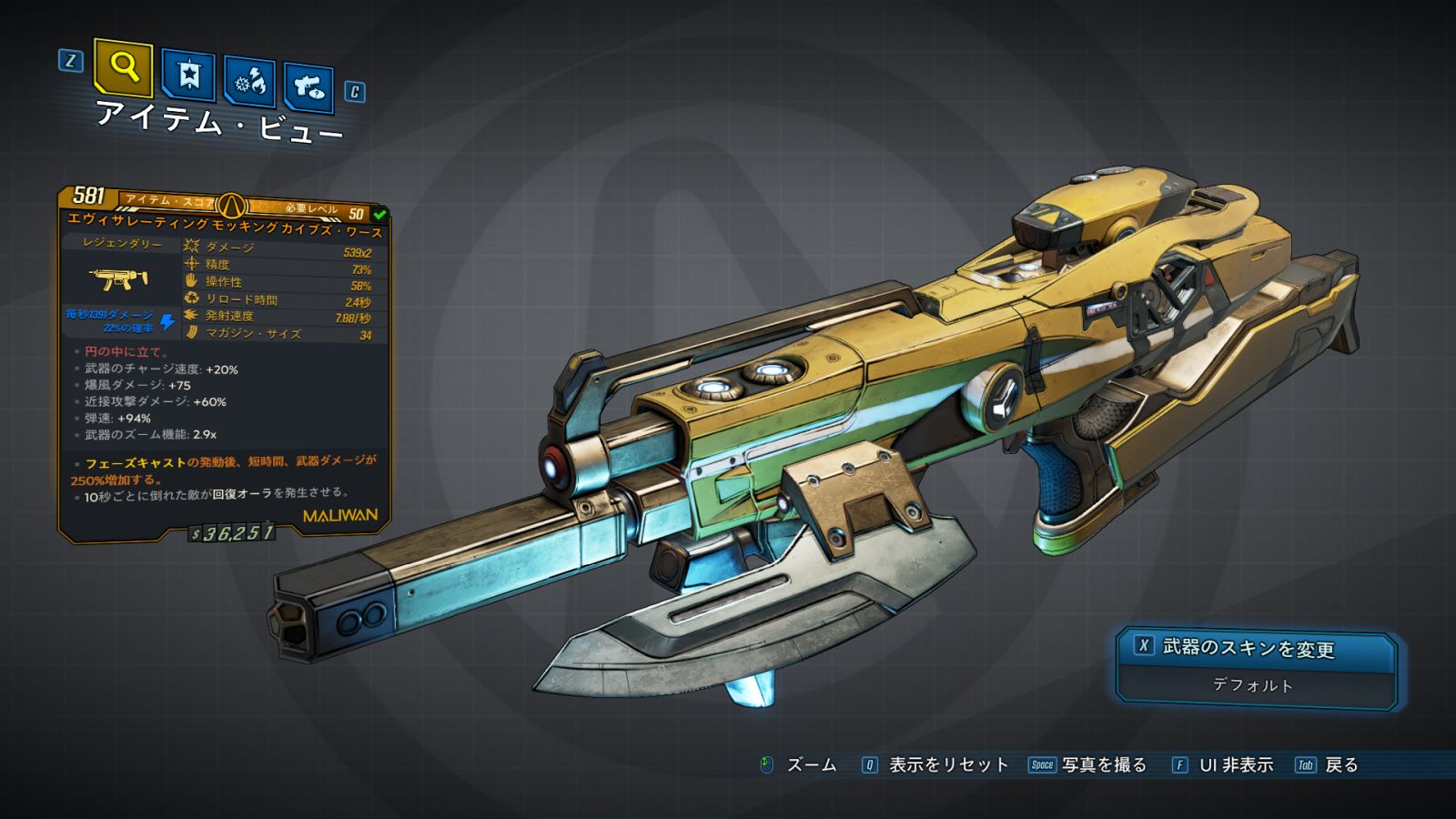Take a photo (写真を撮る)
This screenshot has height=819, width=1456.
point(1087,765)
